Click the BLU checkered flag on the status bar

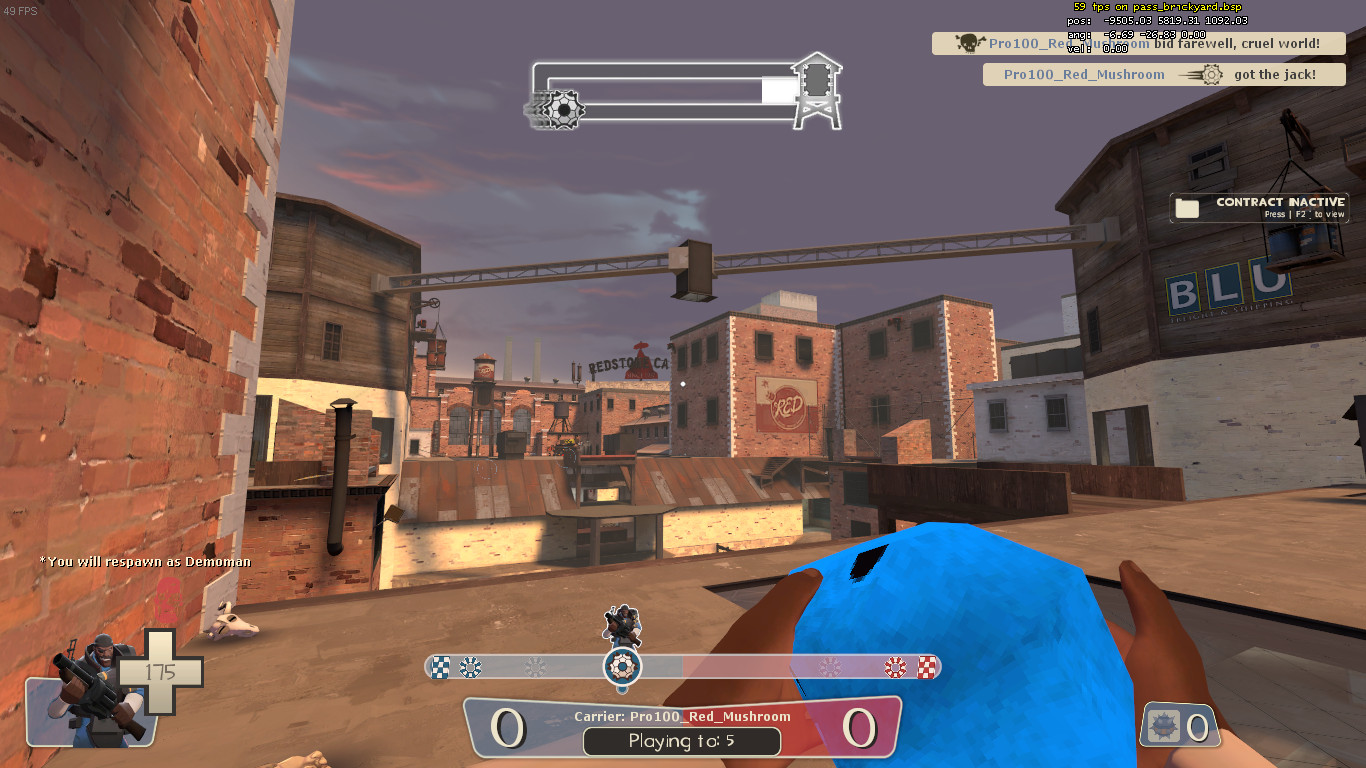[439, 664]
